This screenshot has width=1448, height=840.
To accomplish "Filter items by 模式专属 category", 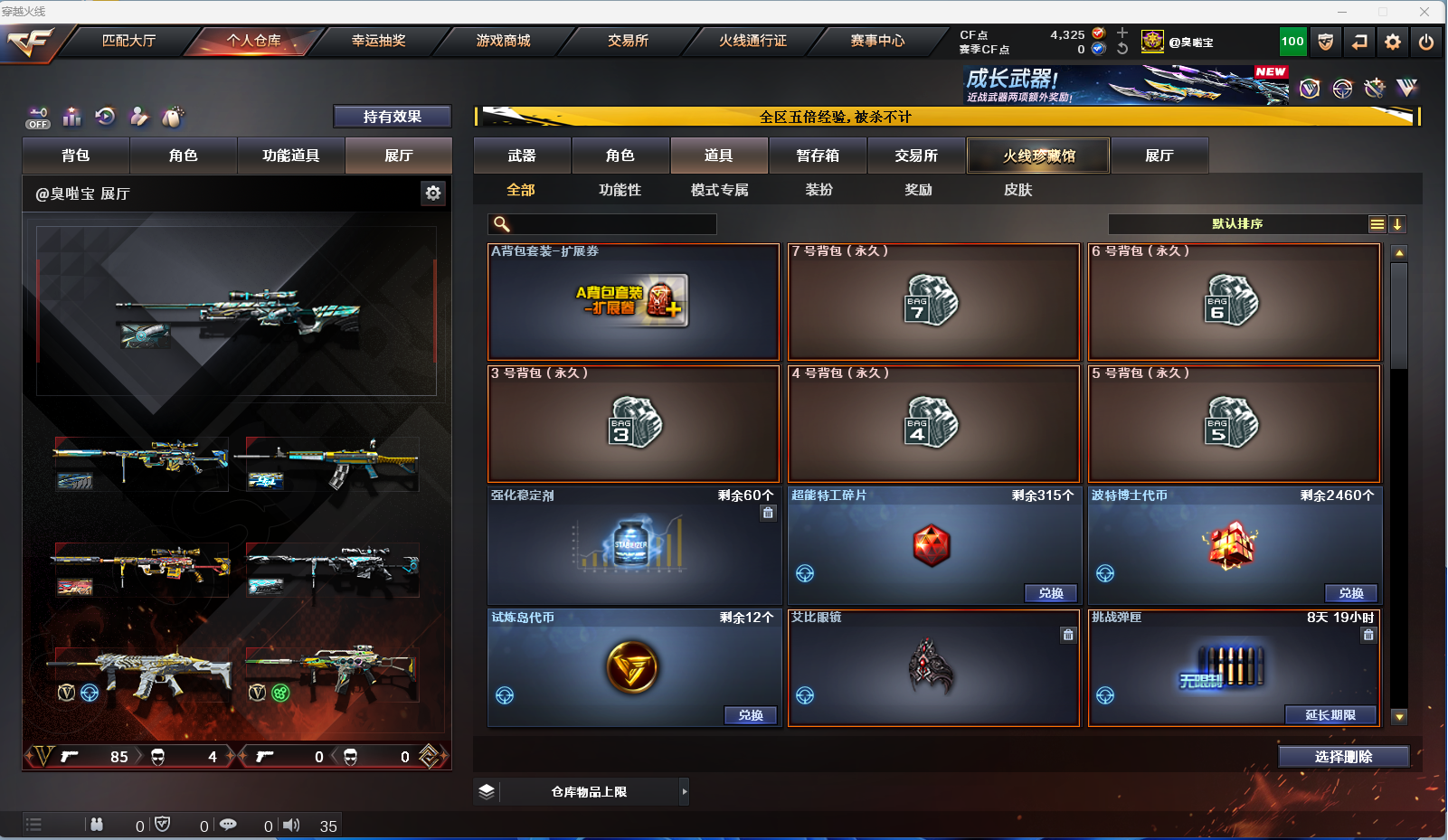I will pyautogui.click(x=719, y=190).
